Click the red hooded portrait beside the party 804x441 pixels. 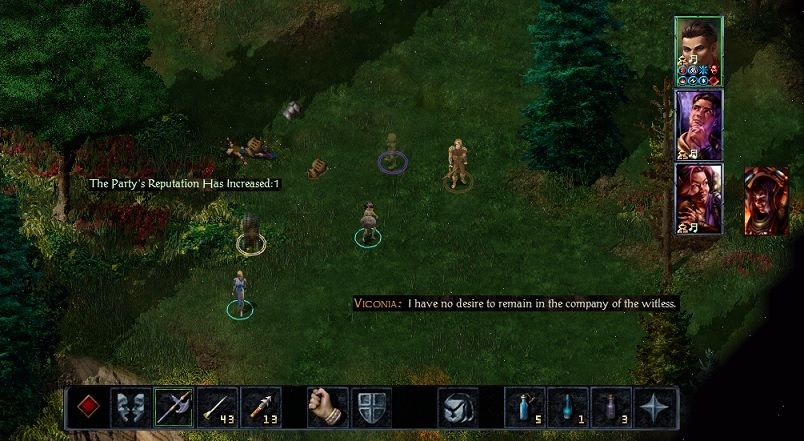(x=765, y=201)
